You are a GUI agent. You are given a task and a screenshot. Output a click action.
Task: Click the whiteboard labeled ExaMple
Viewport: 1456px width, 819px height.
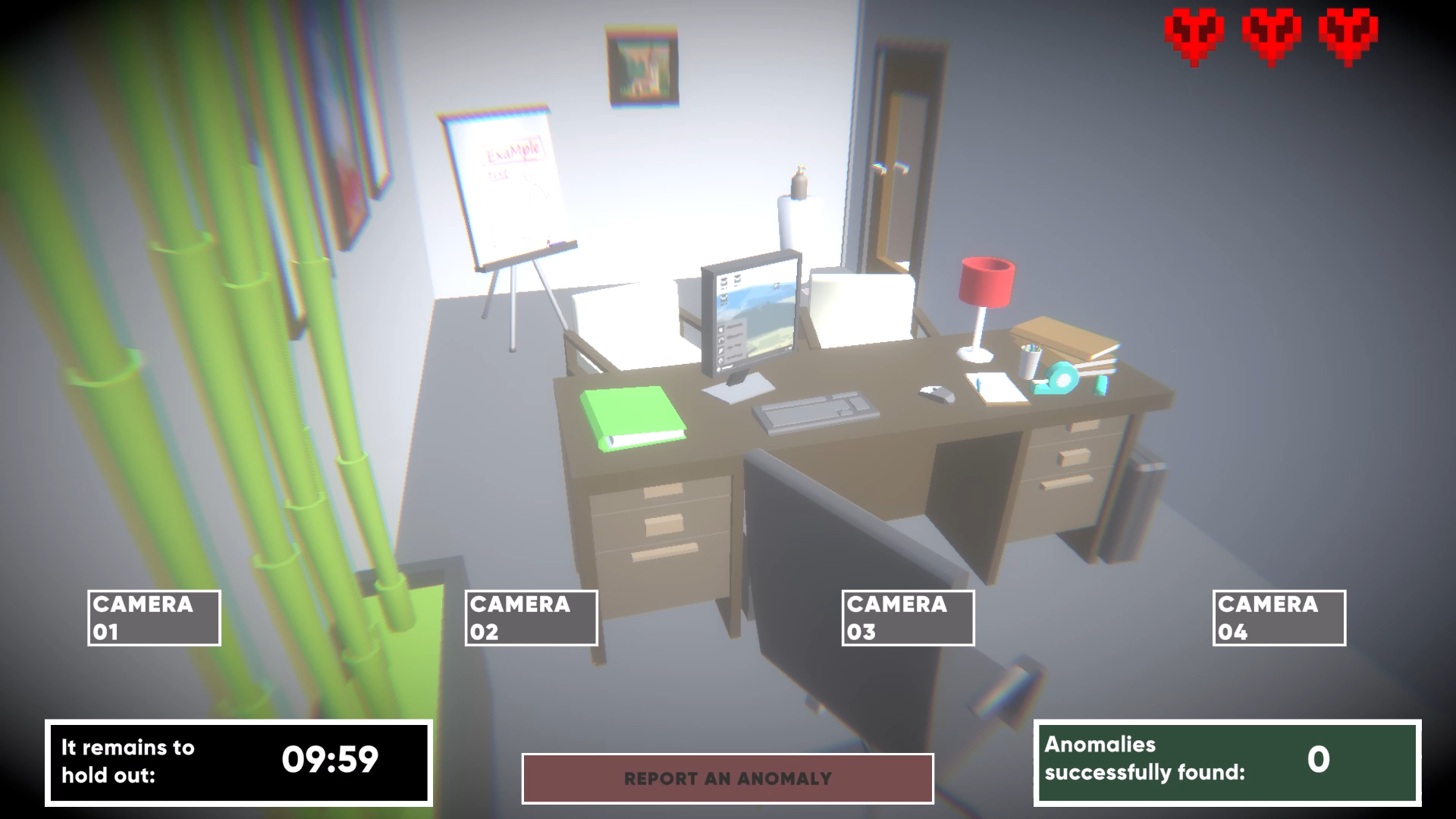point(507,182)
